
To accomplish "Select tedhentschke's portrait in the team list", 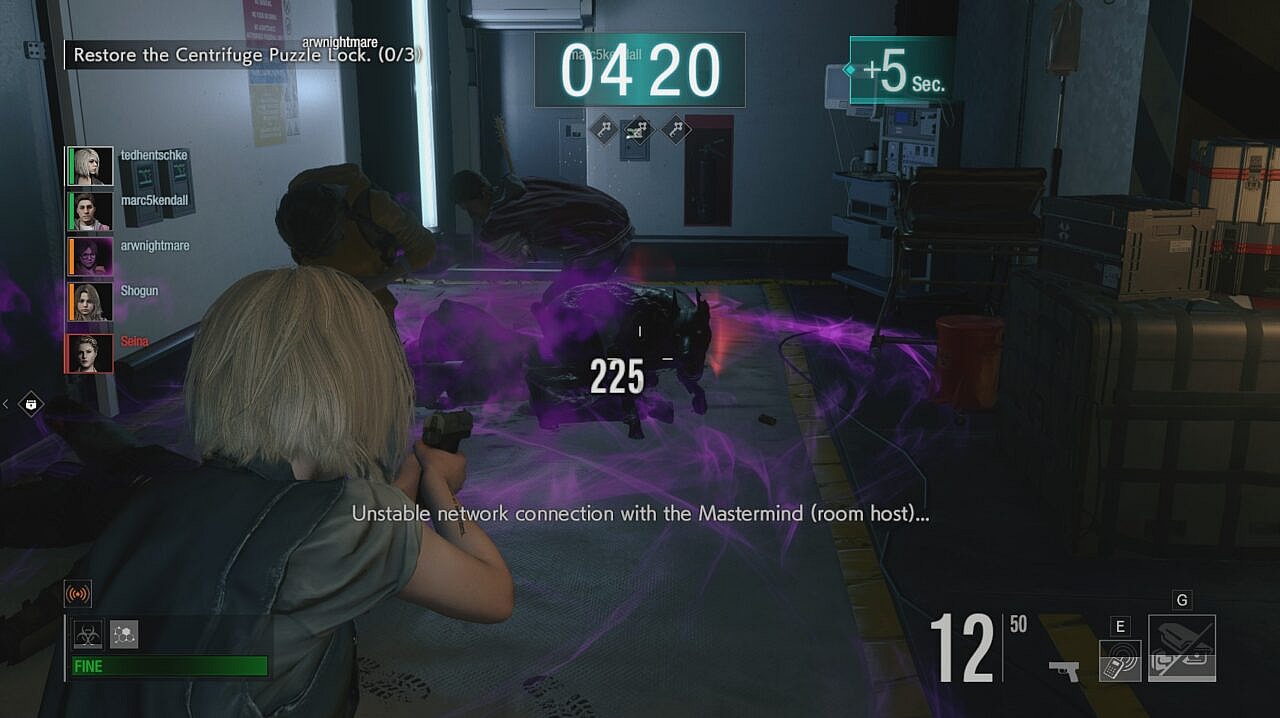I will (x=89, y=166).
